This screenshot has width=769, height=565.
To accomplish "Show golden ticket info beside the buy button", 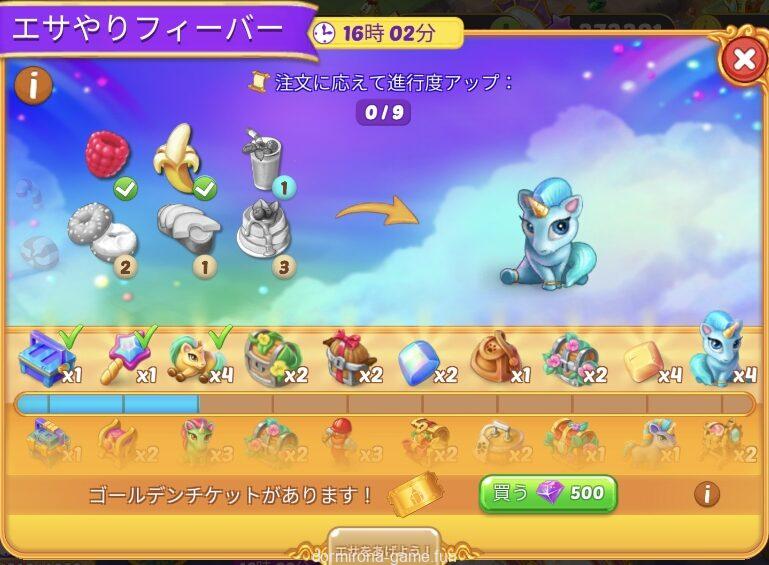I will click(706, 493).
